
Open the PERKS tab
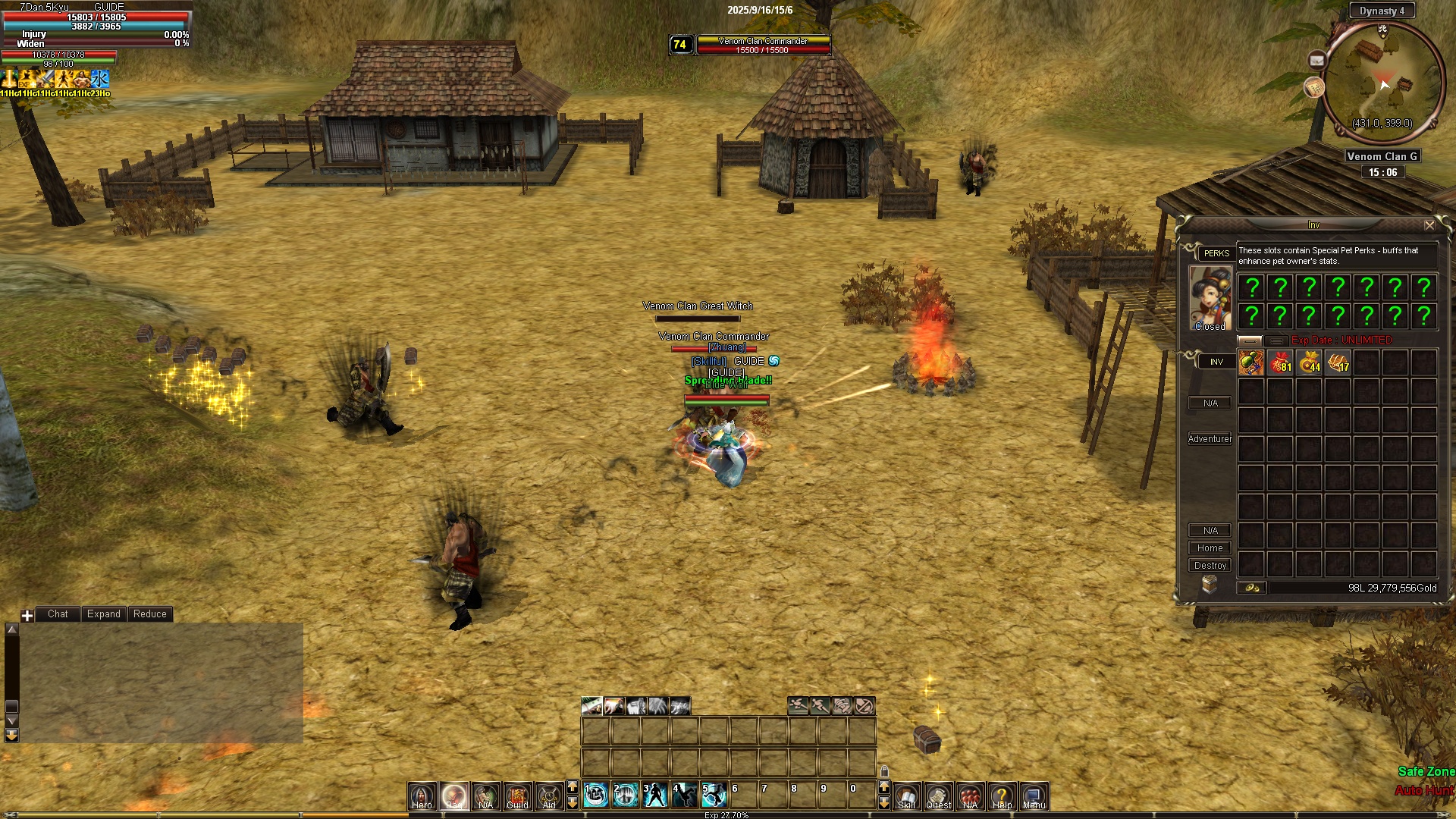1216,253
